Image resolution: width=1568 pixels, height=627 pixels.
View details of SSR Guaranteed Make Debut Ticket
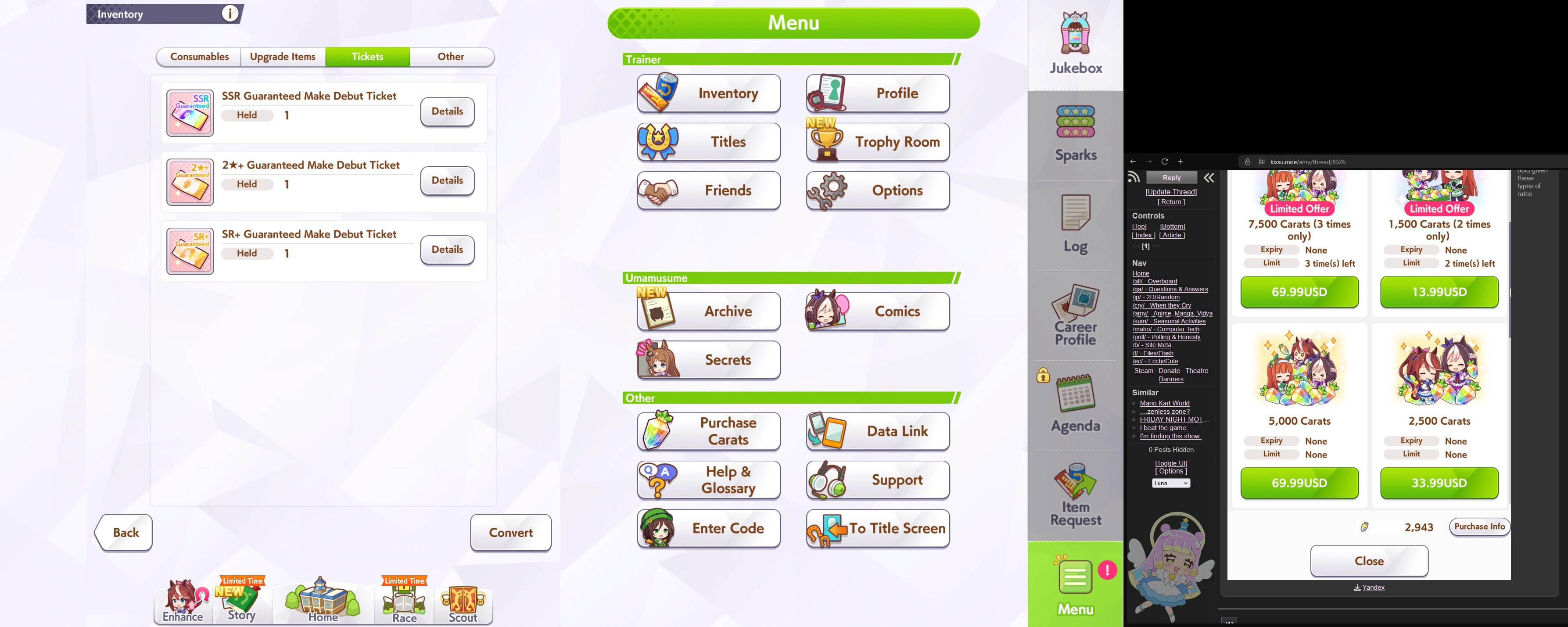(x=447, y=111)
